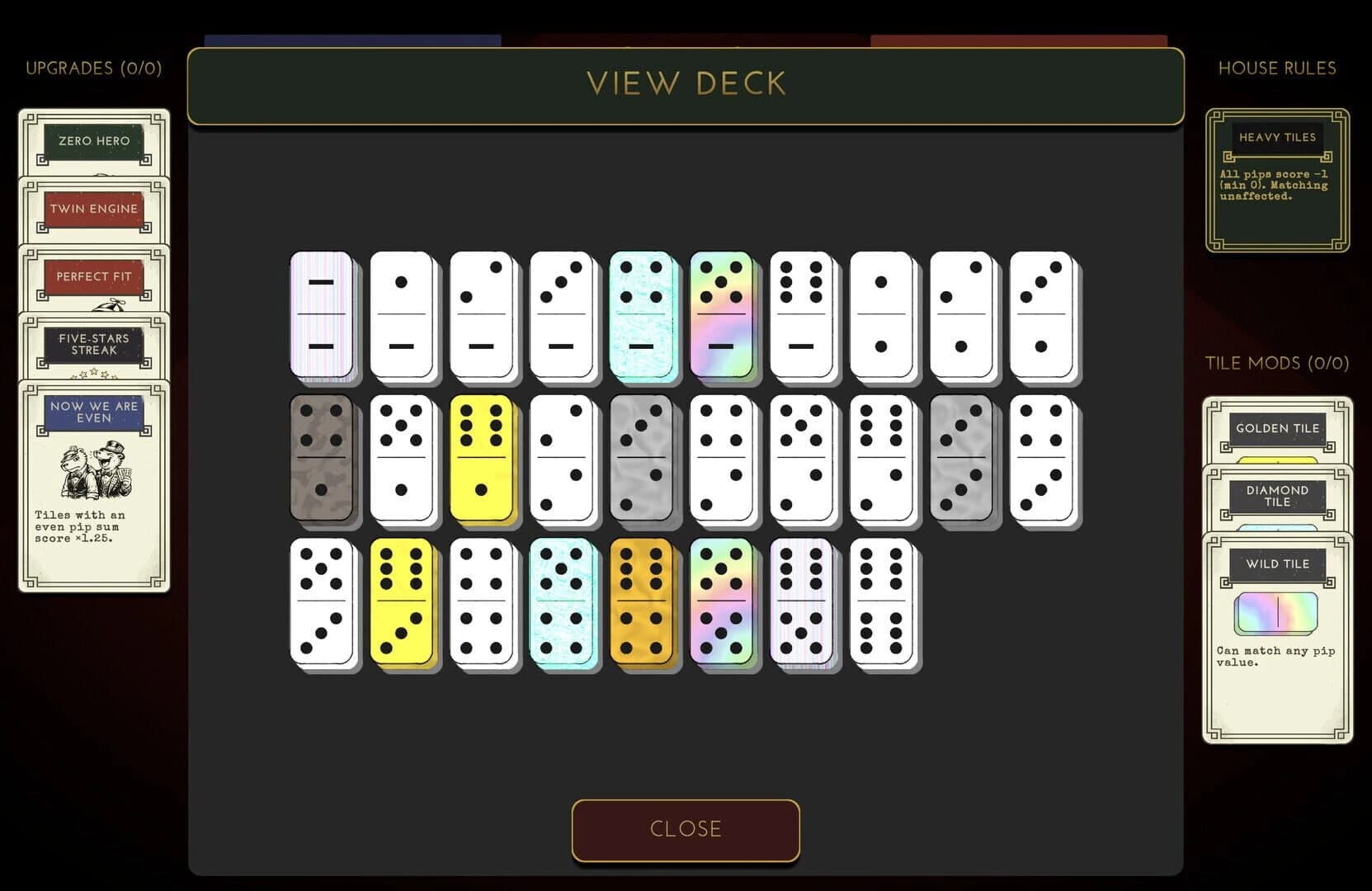The height and width of the screenshot is (891, 1372).
Task: Click the yellow 6-3 domino tile
Action: (403, 601)
